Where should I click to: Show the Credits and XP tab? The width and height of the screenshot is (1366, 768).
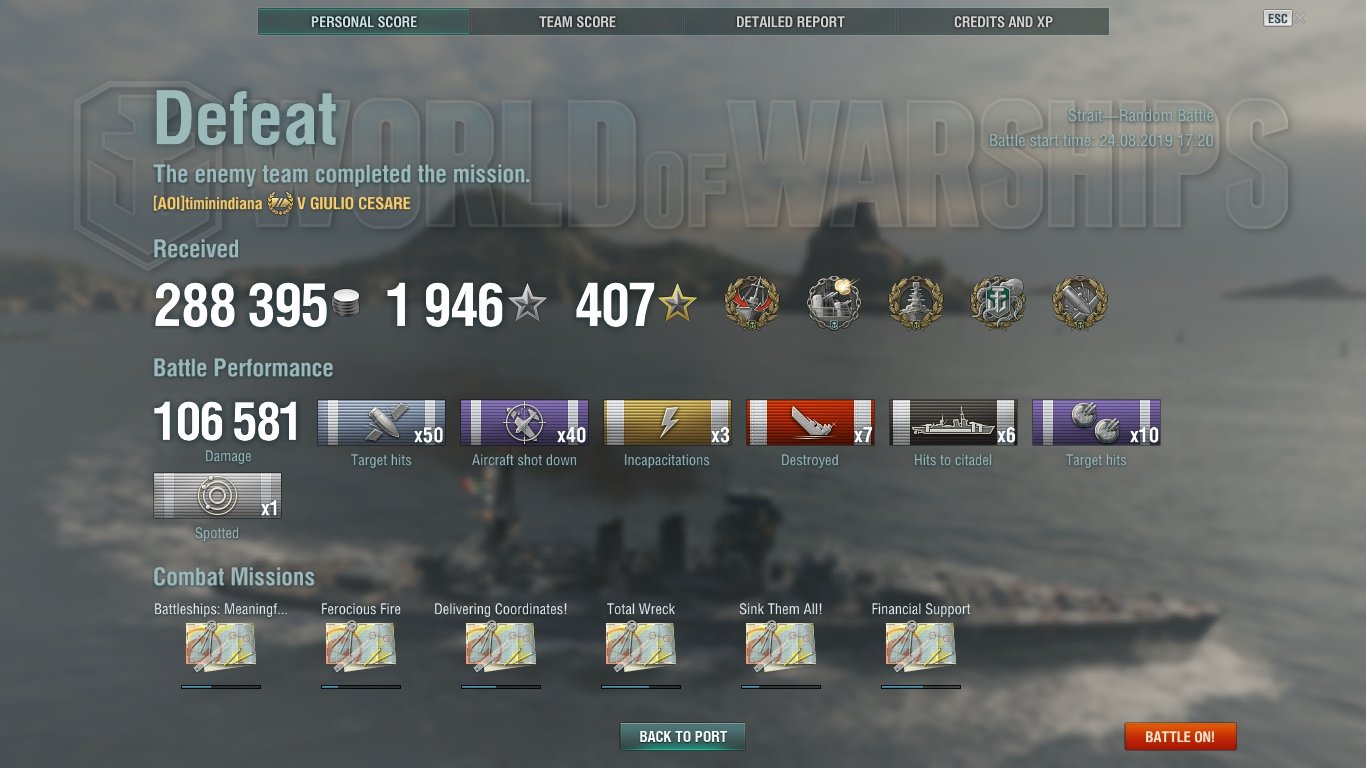(1003, 21)
